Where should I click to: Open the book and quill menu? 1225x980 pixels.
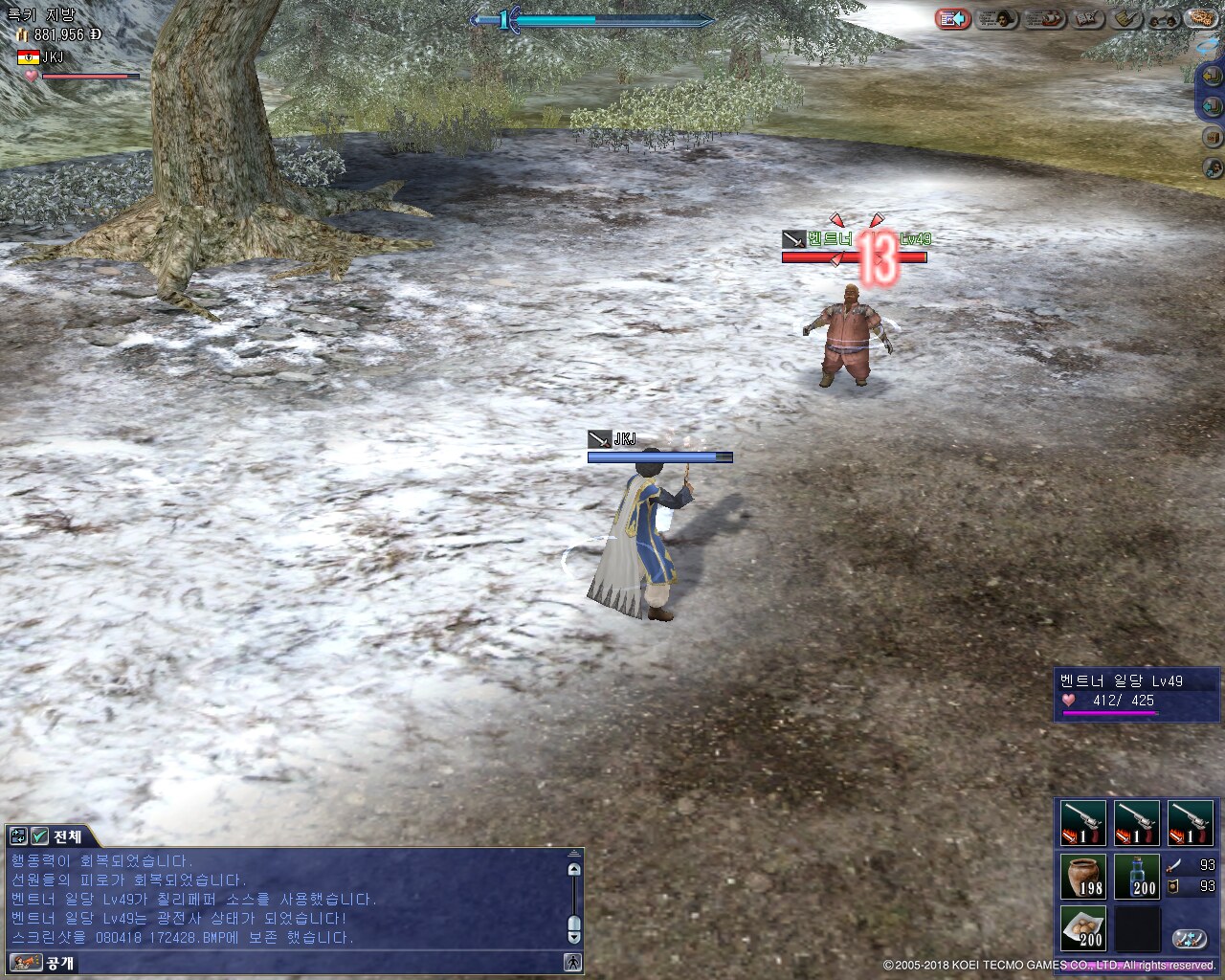(x=1088, y=19)
